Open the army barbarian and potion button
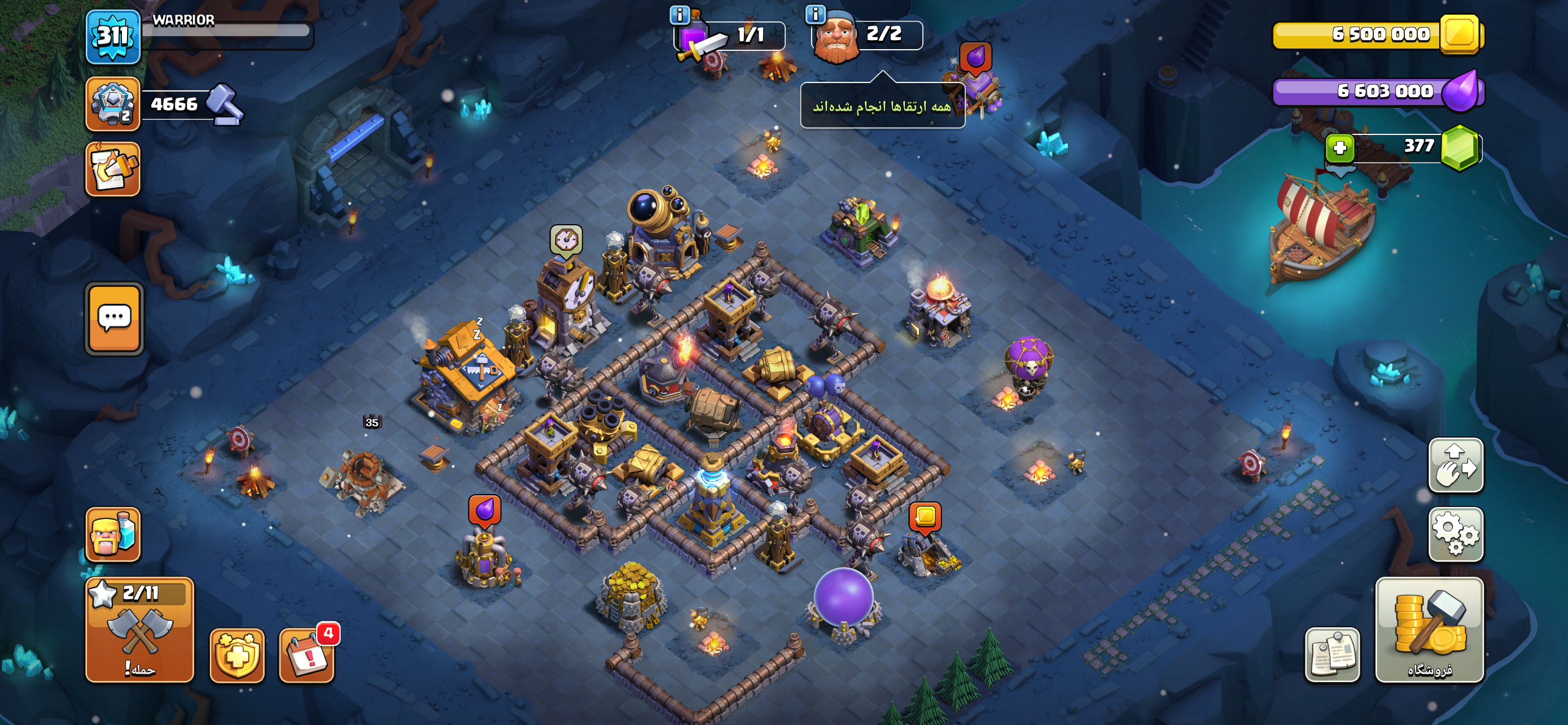 (x=113, y=534)
